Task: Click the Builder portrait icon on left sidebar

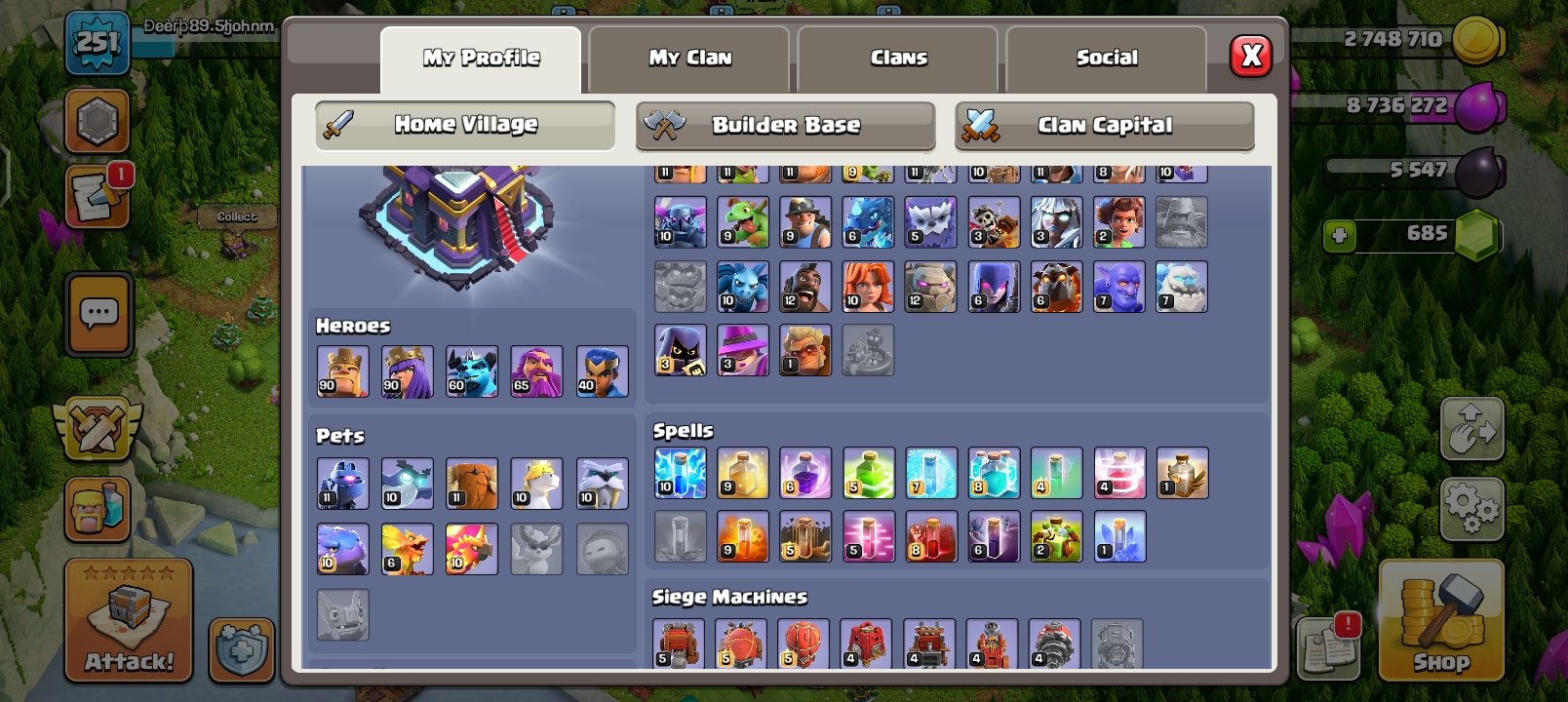Action: 96,509
